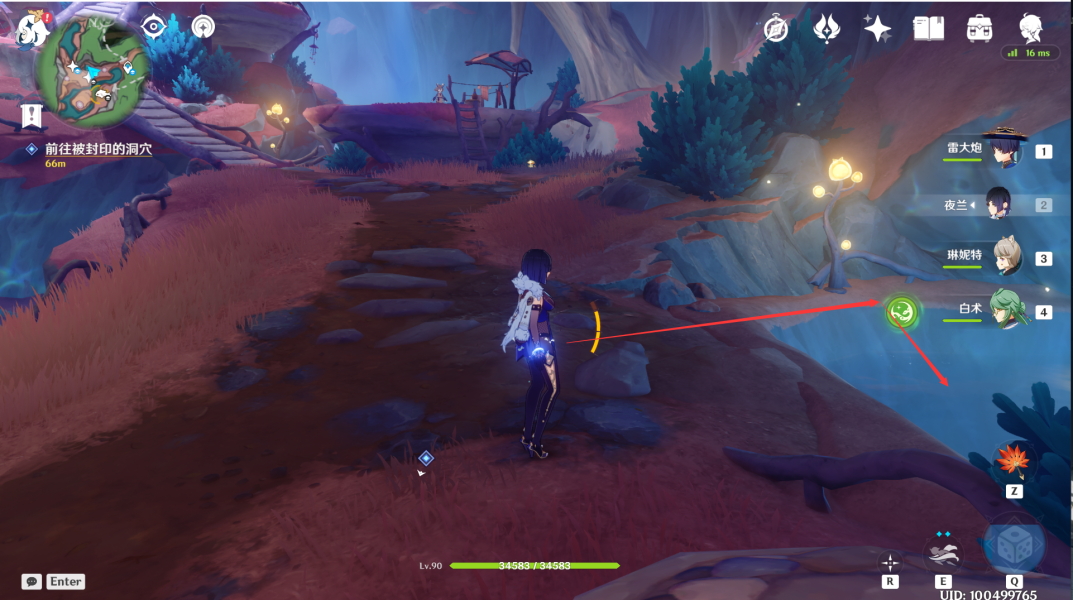This screenshot has width=1073, height=600.
Task: Open the adventurer handbook book icon
Action: (929, 29)
